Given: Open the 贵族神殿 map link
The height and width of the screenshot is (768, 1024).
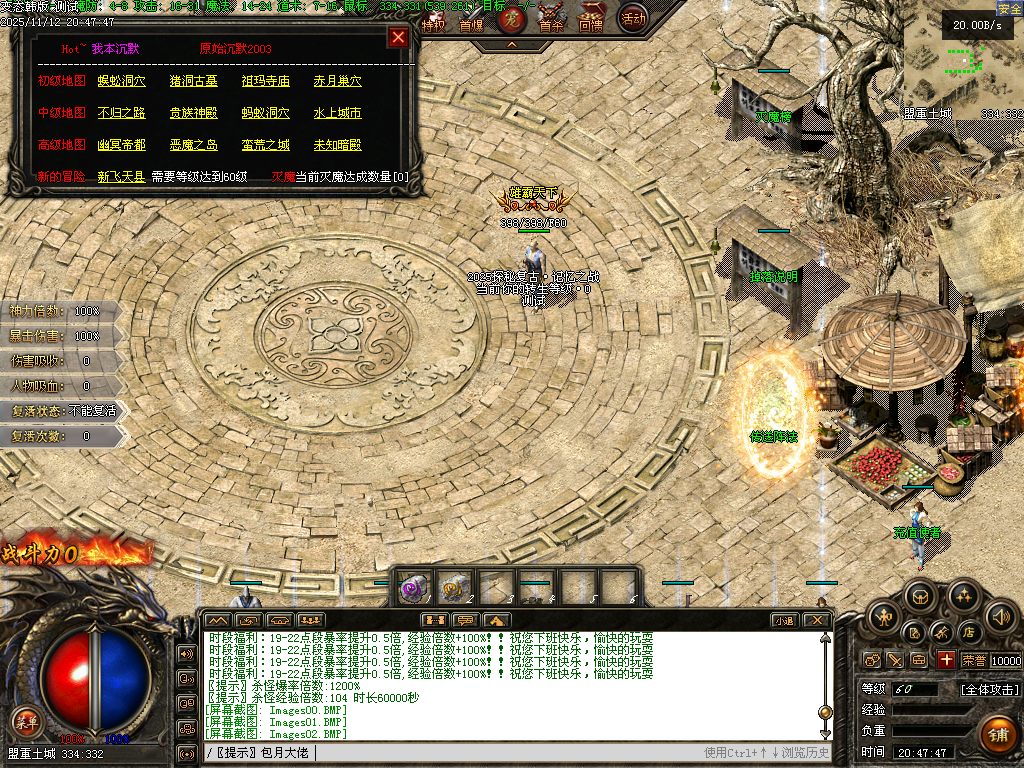Looking at the screenshot, I should pos(194,113).
